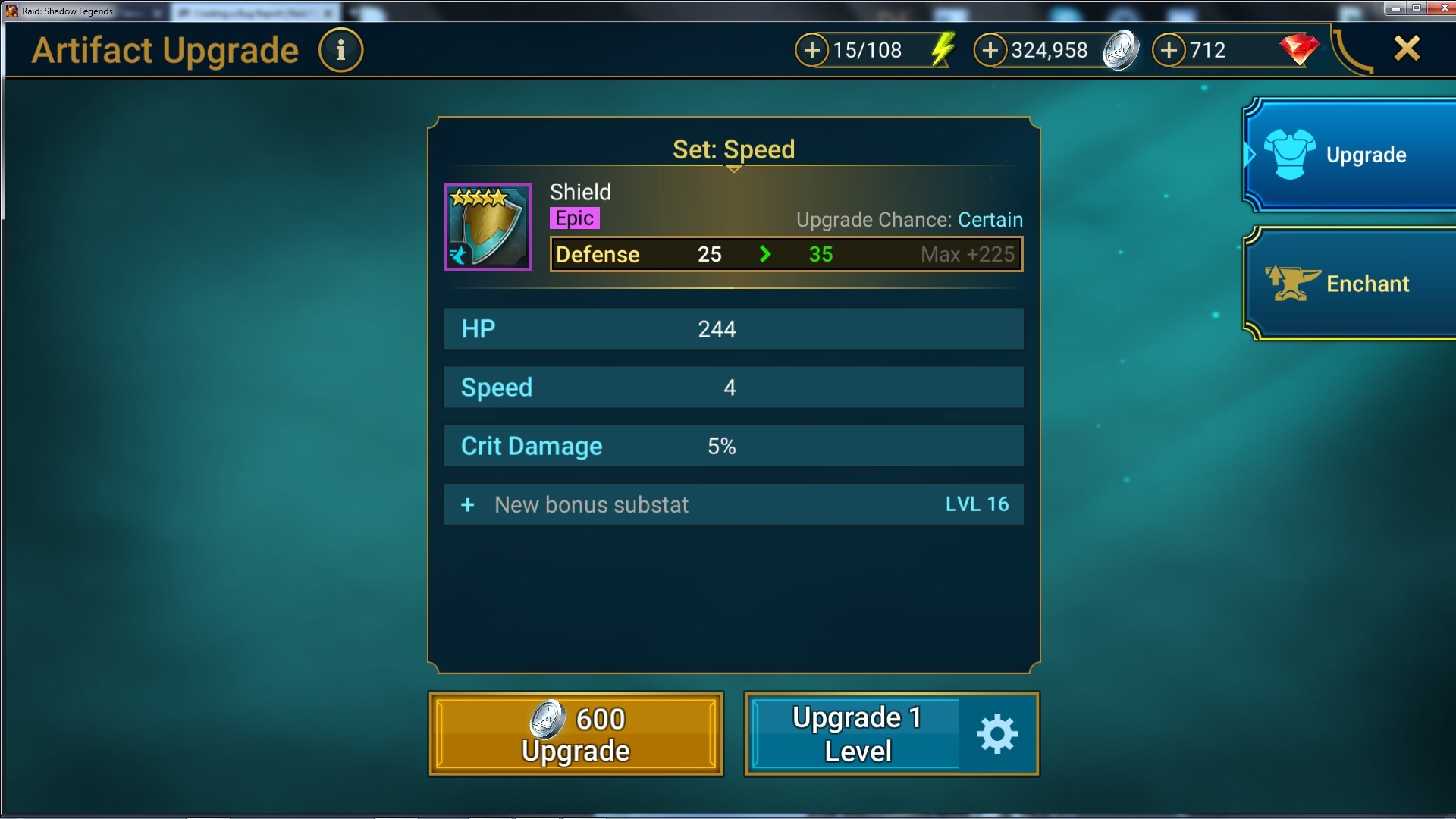Click the silver coin plus icon
1456x819 pixels.
pos(990,50)
